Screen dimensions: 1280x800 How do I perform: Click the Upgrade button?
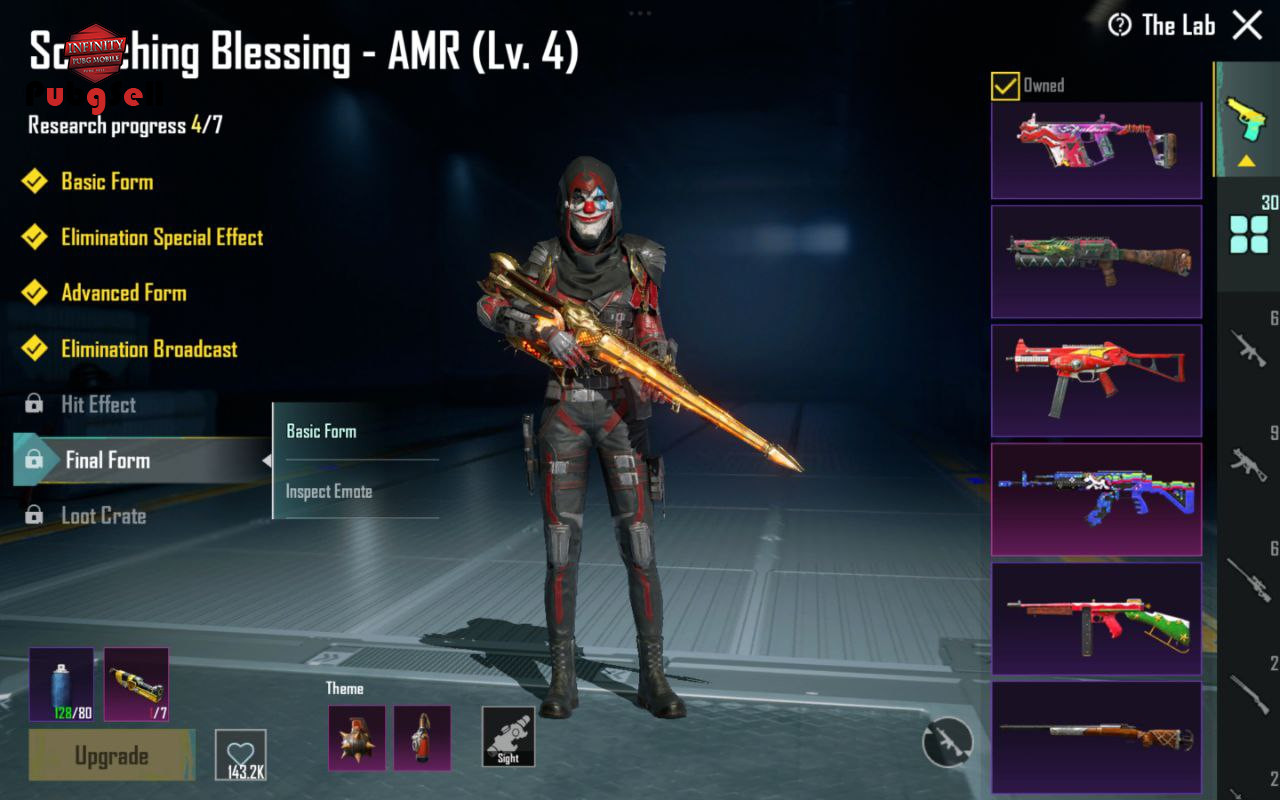coord(111,756)
